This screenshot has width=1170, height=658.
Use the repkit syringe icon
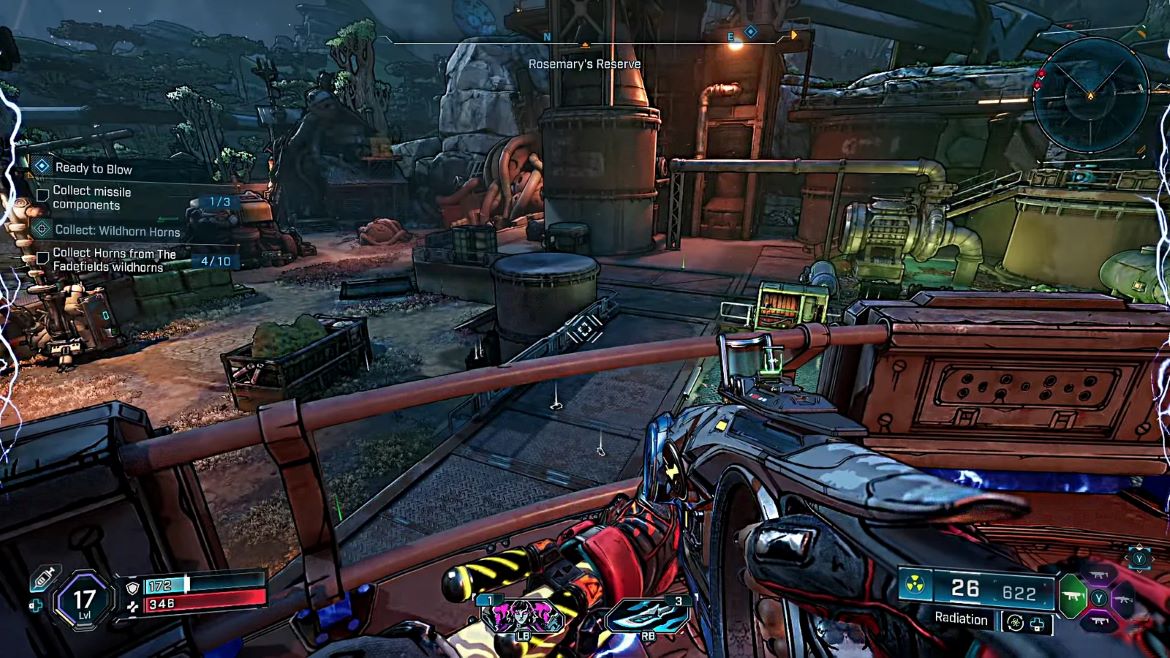41,578
